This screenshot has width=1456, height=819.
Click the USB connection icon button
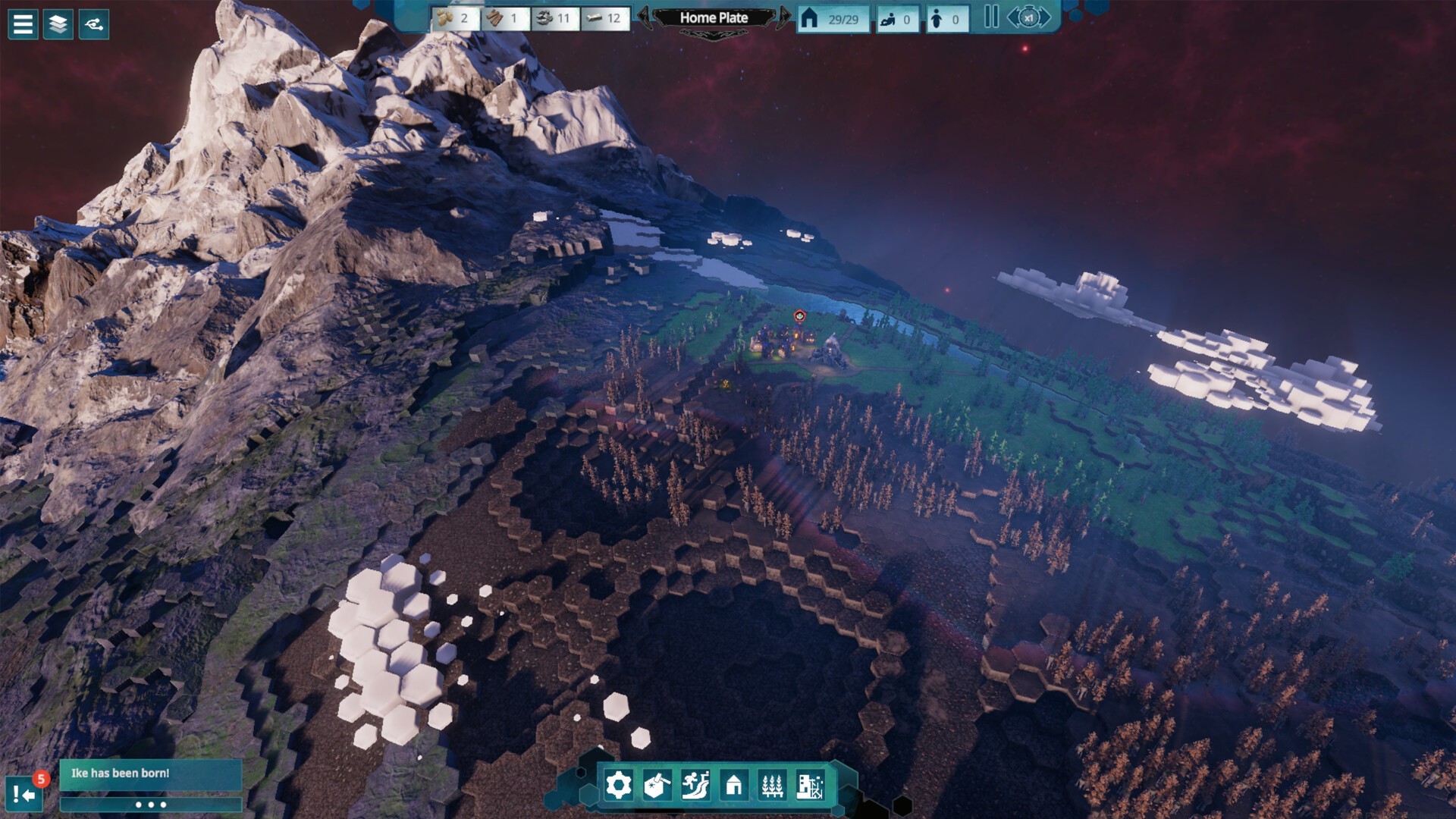94,24
